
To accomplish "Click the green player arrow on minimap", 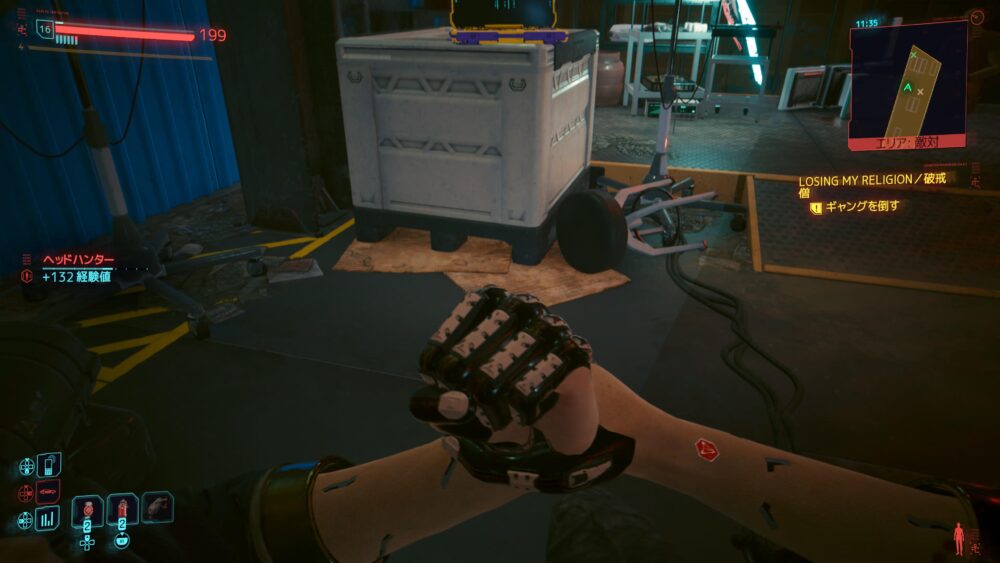I will point(908,88).
